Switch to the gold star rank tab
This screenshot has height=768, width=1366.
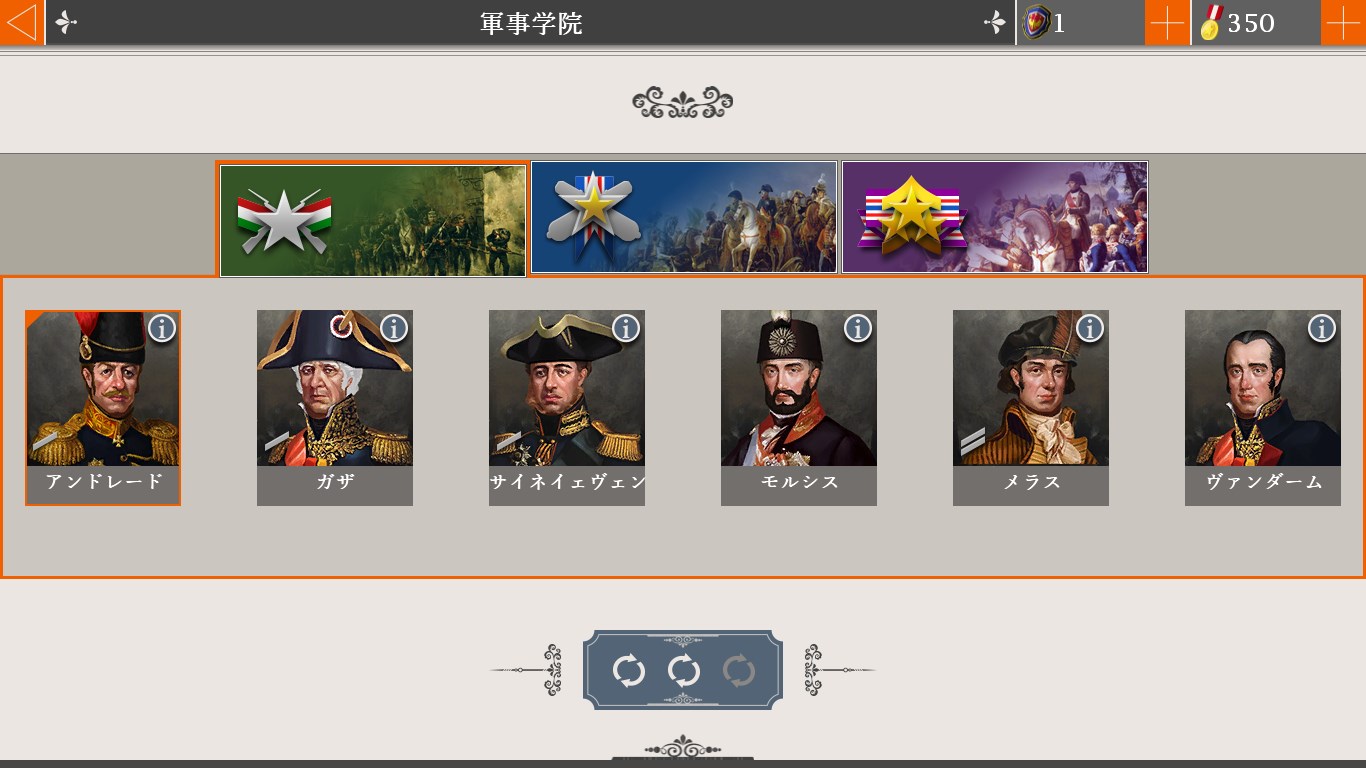coord(683,218)
